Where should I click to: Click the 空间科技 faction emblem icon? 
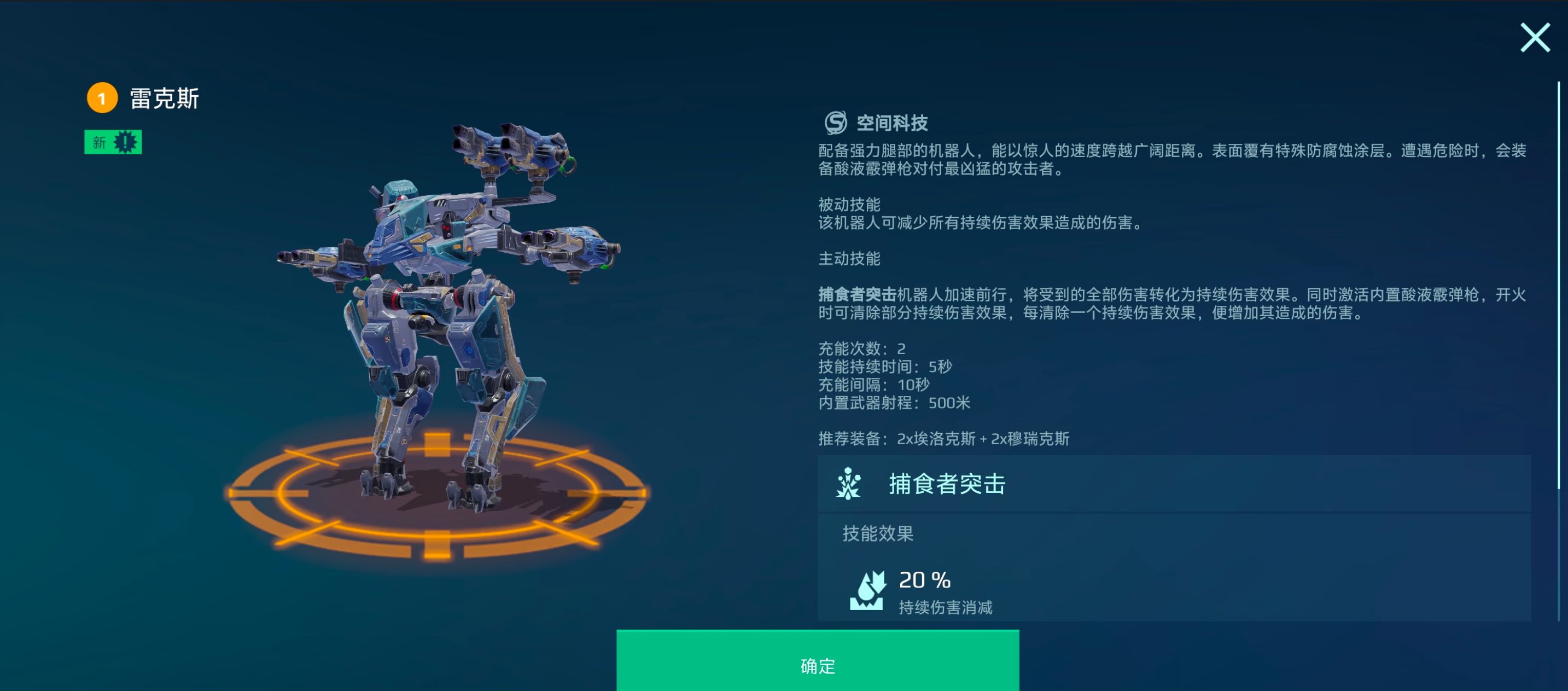pos(835,123)
